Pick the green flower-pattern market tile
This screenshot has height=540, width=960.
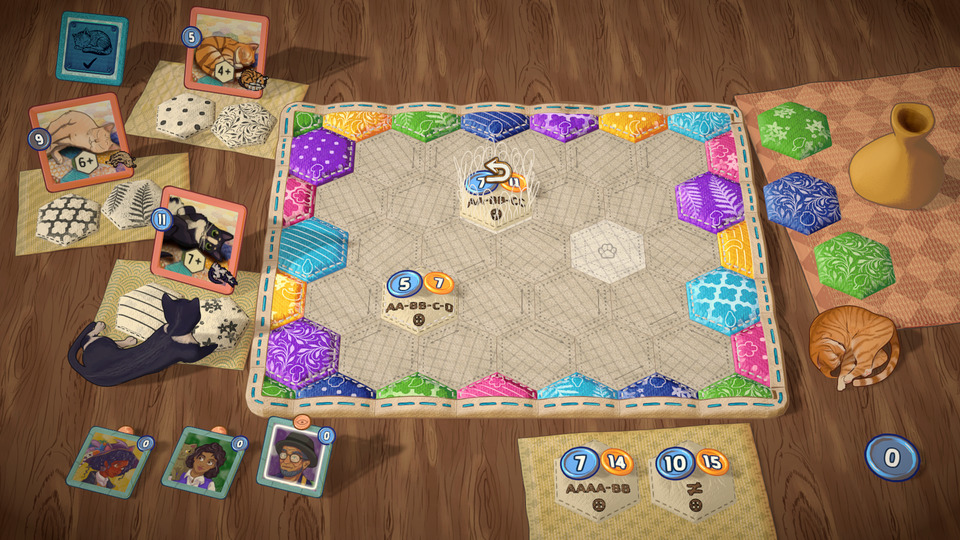[793, 131]
